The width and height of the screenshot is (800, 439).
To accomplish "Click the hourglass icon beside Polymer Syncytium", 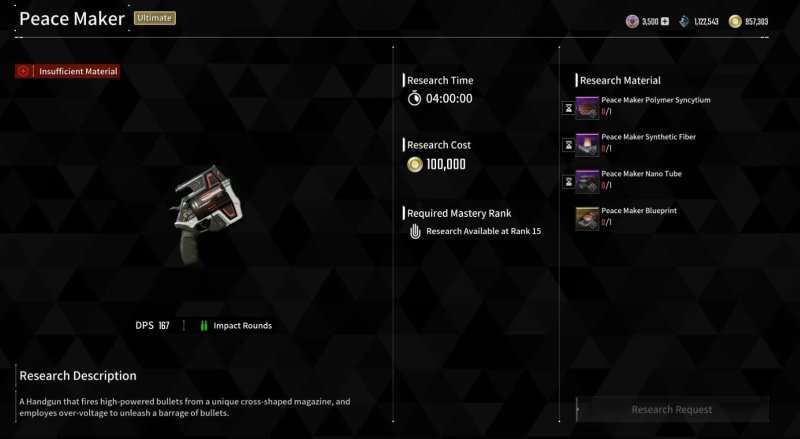I will click(568, 108).
